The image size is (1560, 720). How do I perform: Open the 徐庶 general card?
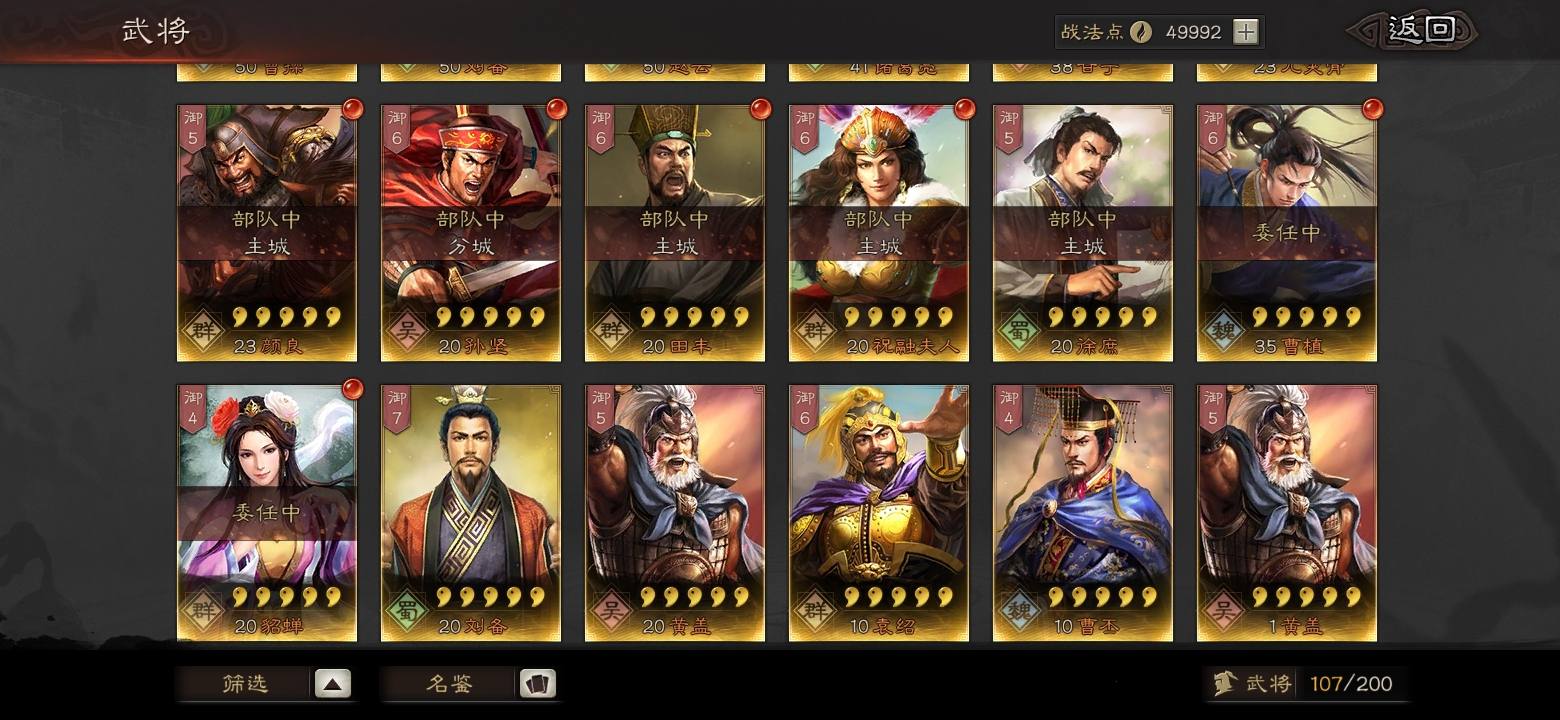click(x=1083, y=233)
